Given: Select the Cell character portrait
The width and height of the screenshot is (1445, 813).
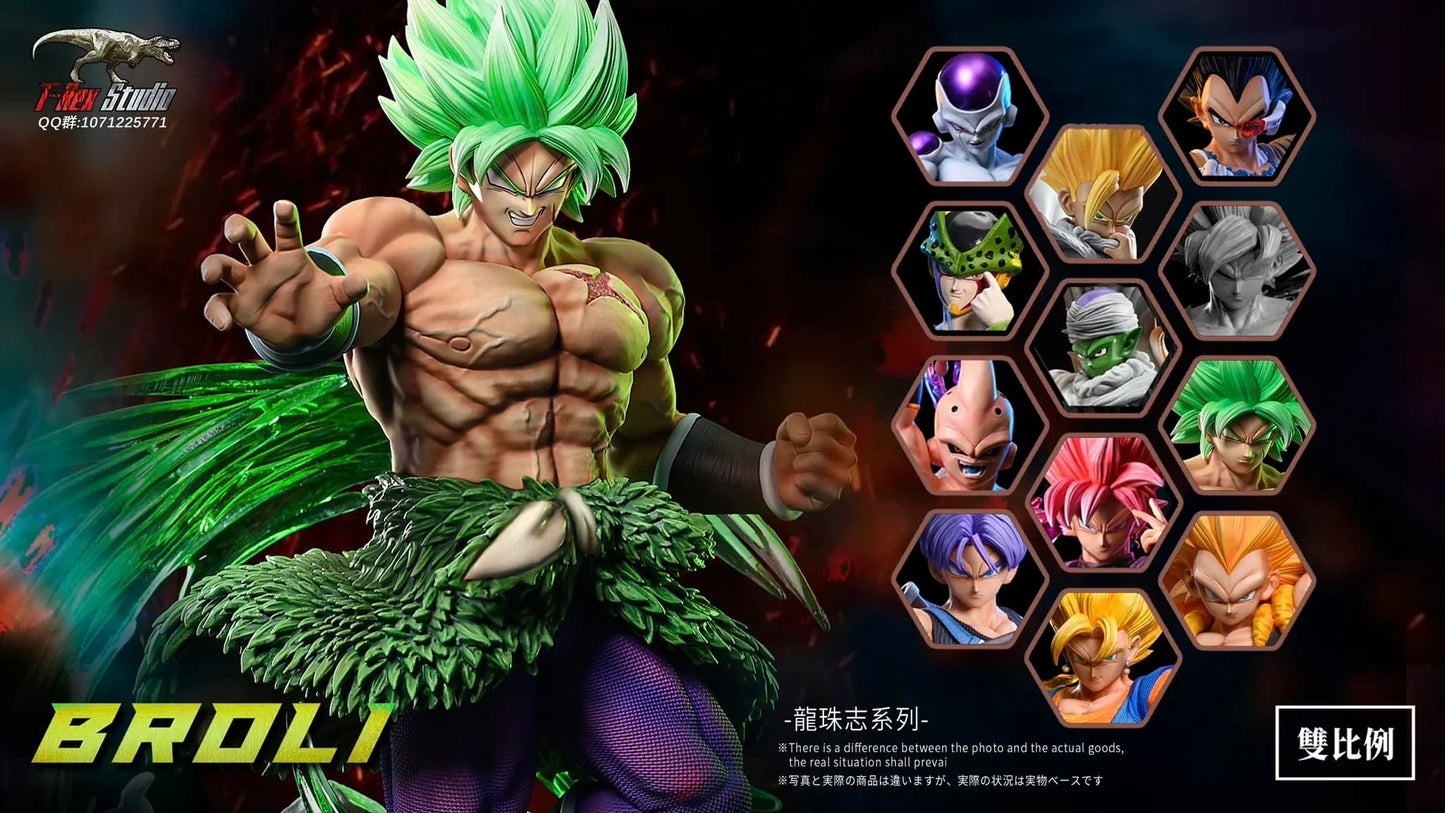Looking at the screenshot, I should click(969, 271).
